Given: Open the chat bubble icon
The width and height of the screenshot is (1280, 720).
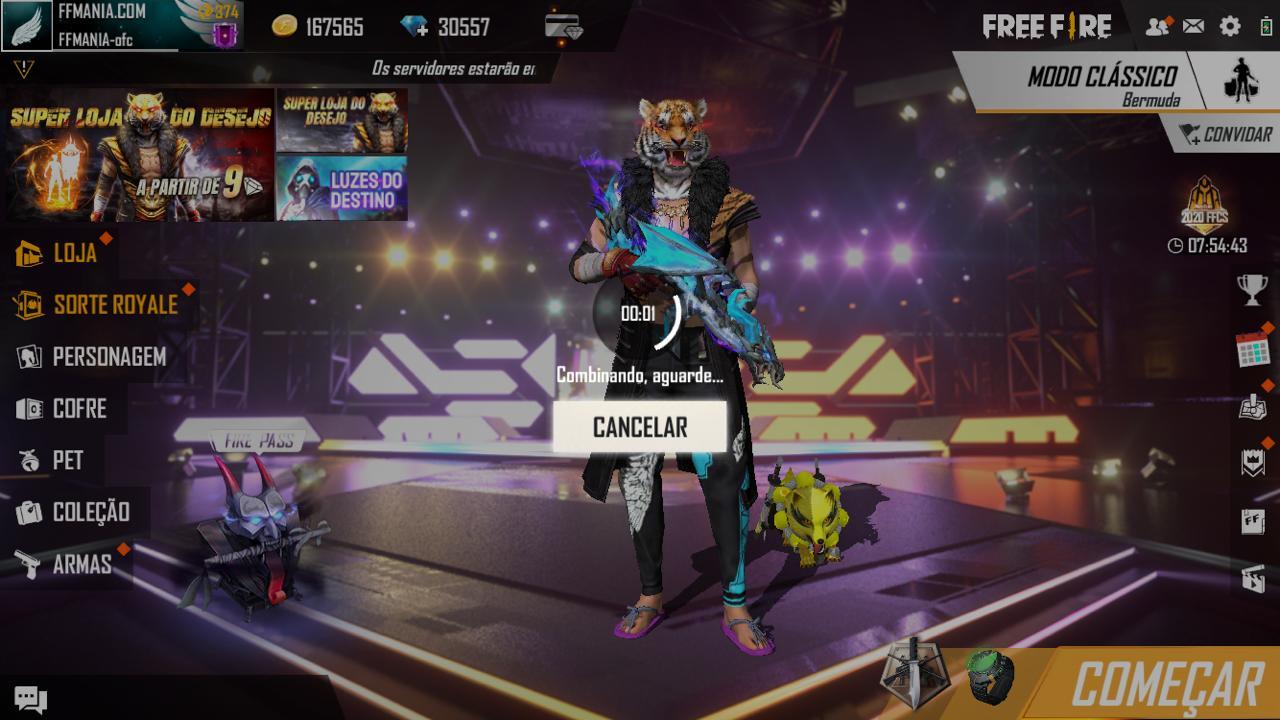Looking at the screenshot, I should pyautogui.click(x=30, y=699).
